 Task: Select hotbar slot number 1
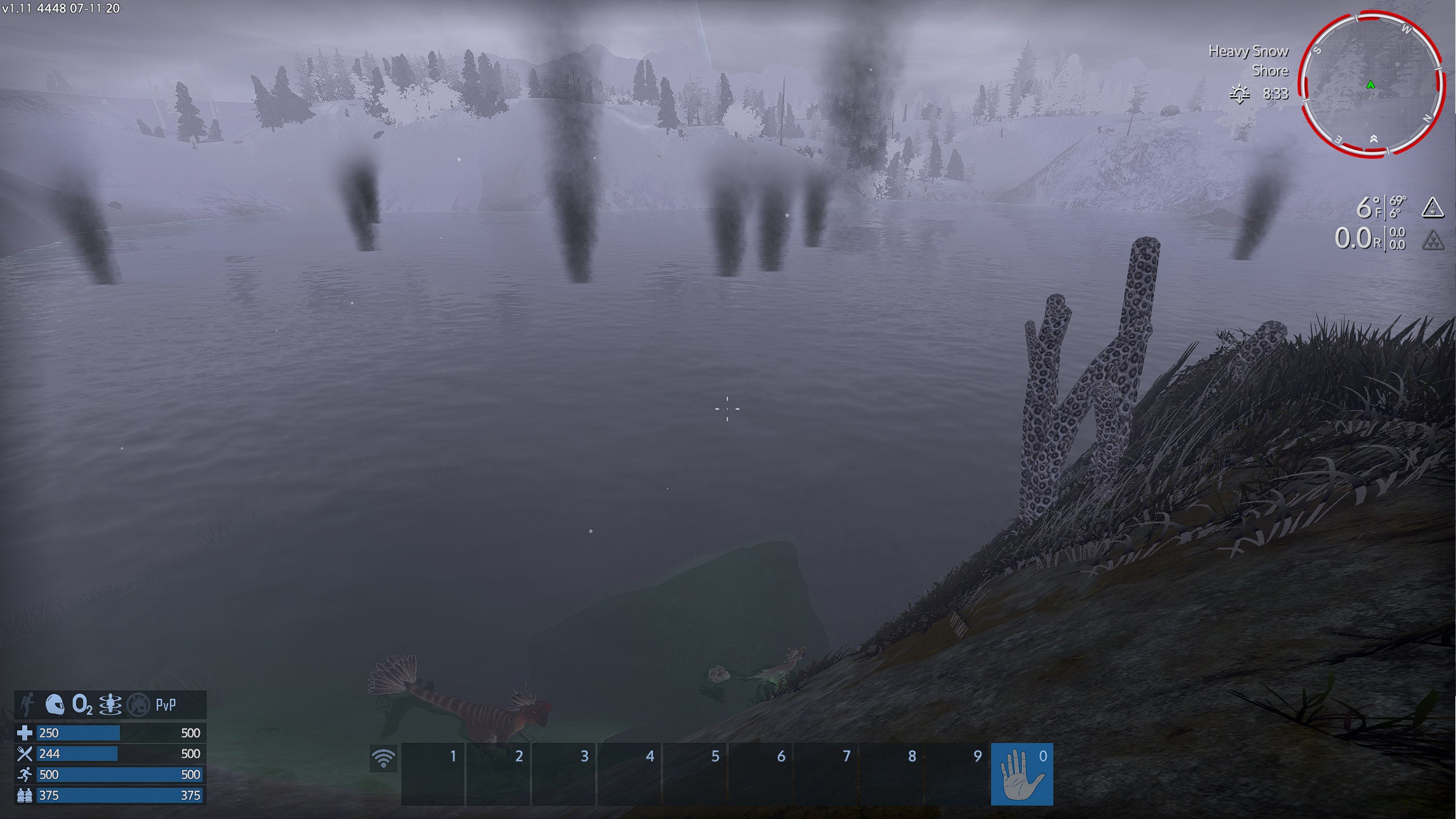pos(433,774)
